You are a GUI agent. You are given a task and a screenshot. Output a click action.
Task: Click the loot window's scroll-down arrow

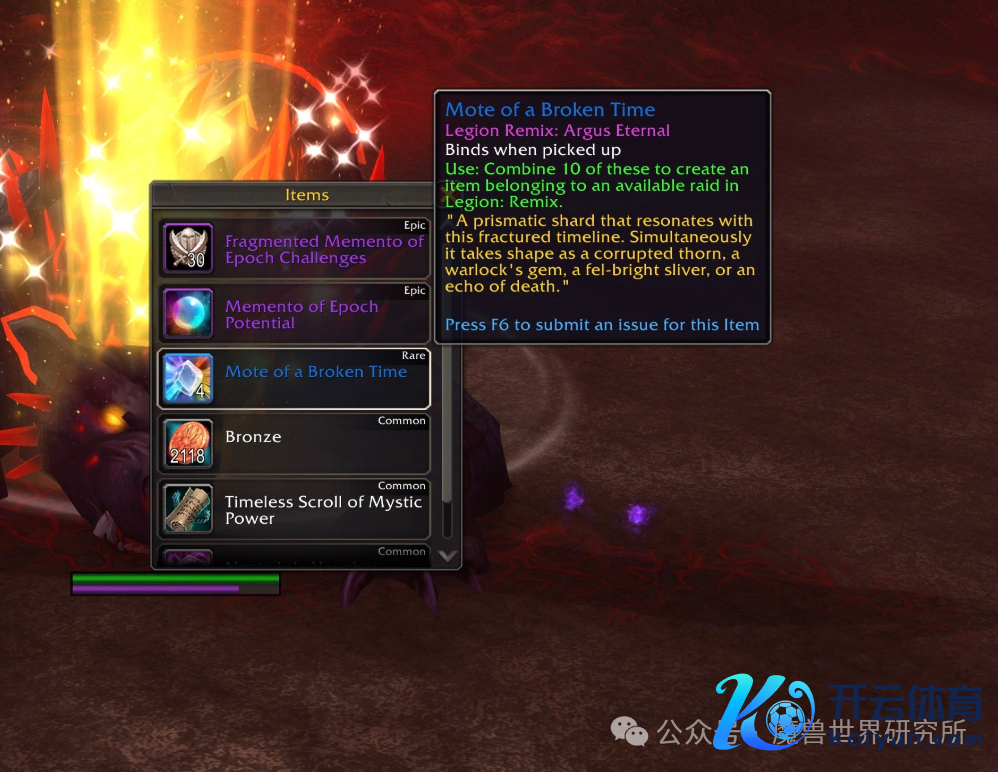[447, 556]
